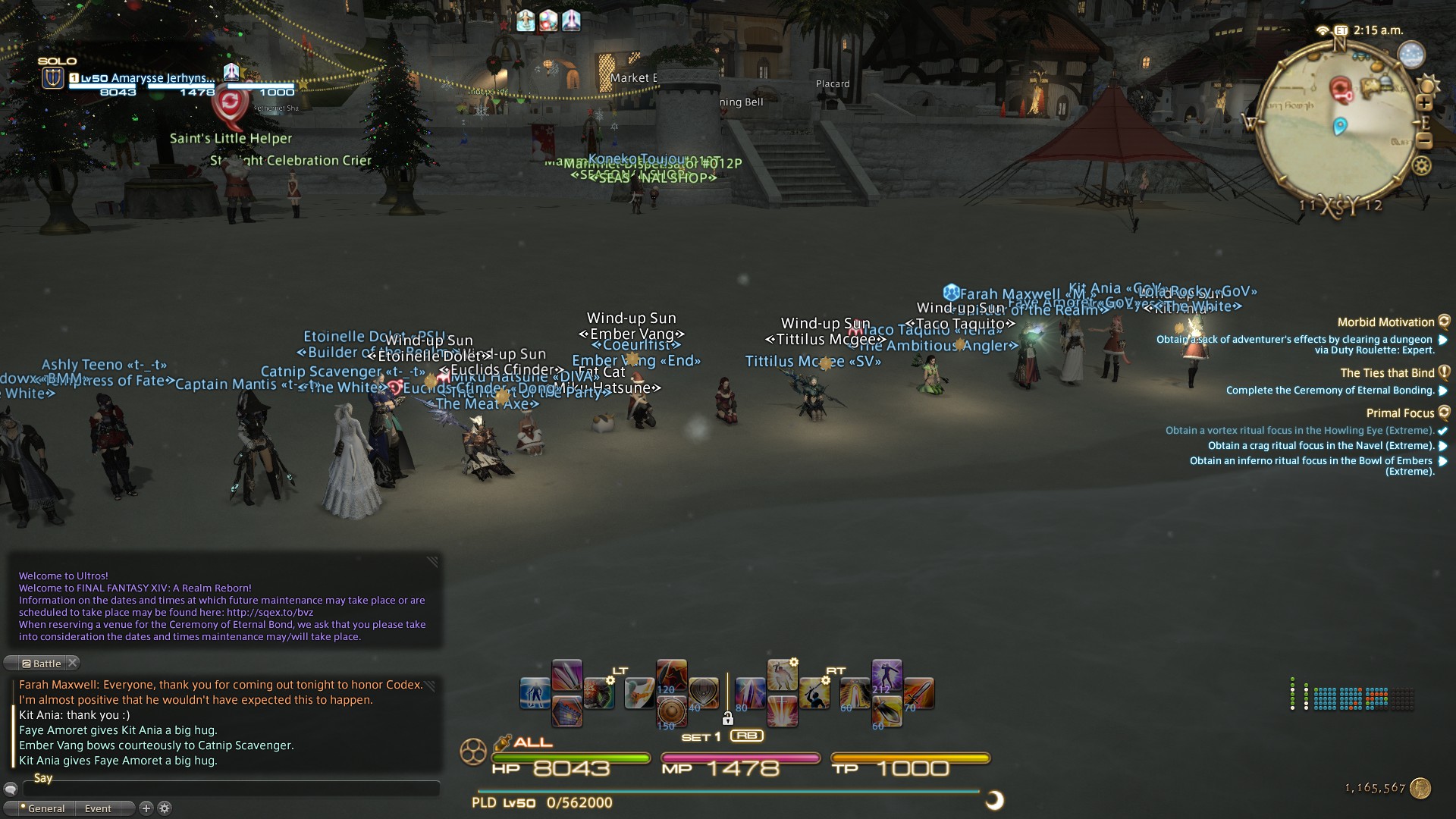Viewport: 1456px width, 819px height.
Task: Collapse the Morbid Motivation duty entry
Action: coord(1445,322)
